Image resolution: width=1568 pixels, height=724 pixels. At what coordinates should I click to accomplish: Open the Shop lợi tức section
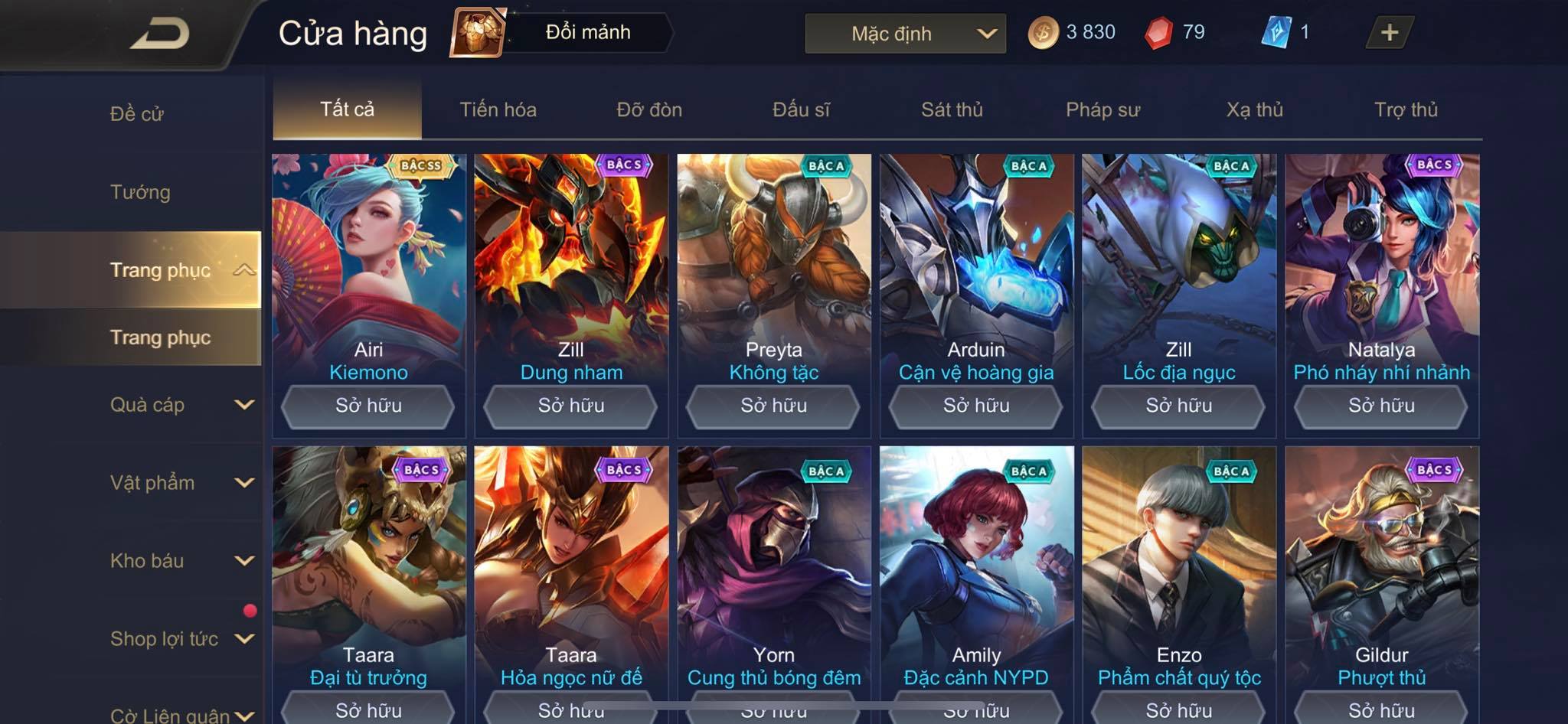click(180, 639)
